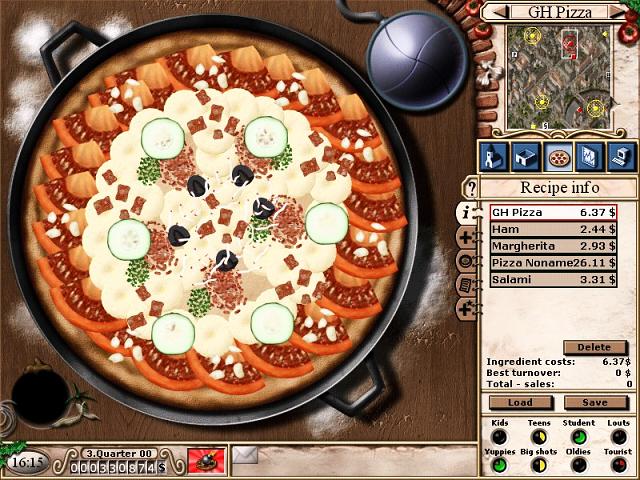640x480 pixels.
Task: Open the computer tab
Action: [622, 156]
